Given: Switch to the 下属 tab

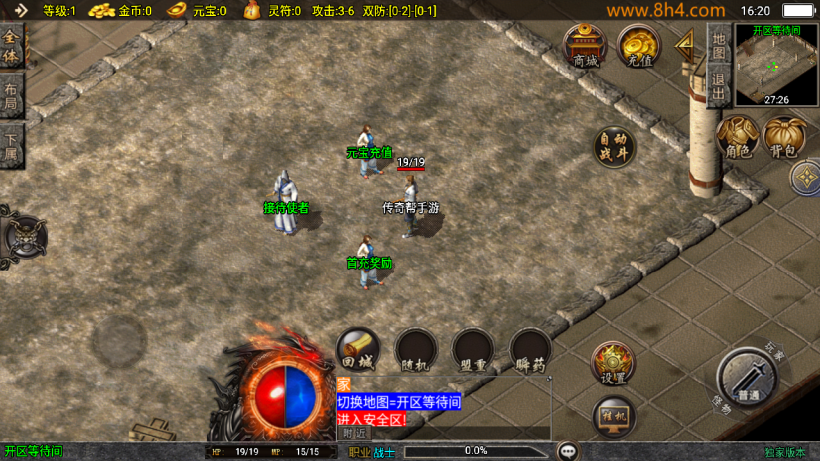Looking at the screenshot, I should [x=12, y=146].
